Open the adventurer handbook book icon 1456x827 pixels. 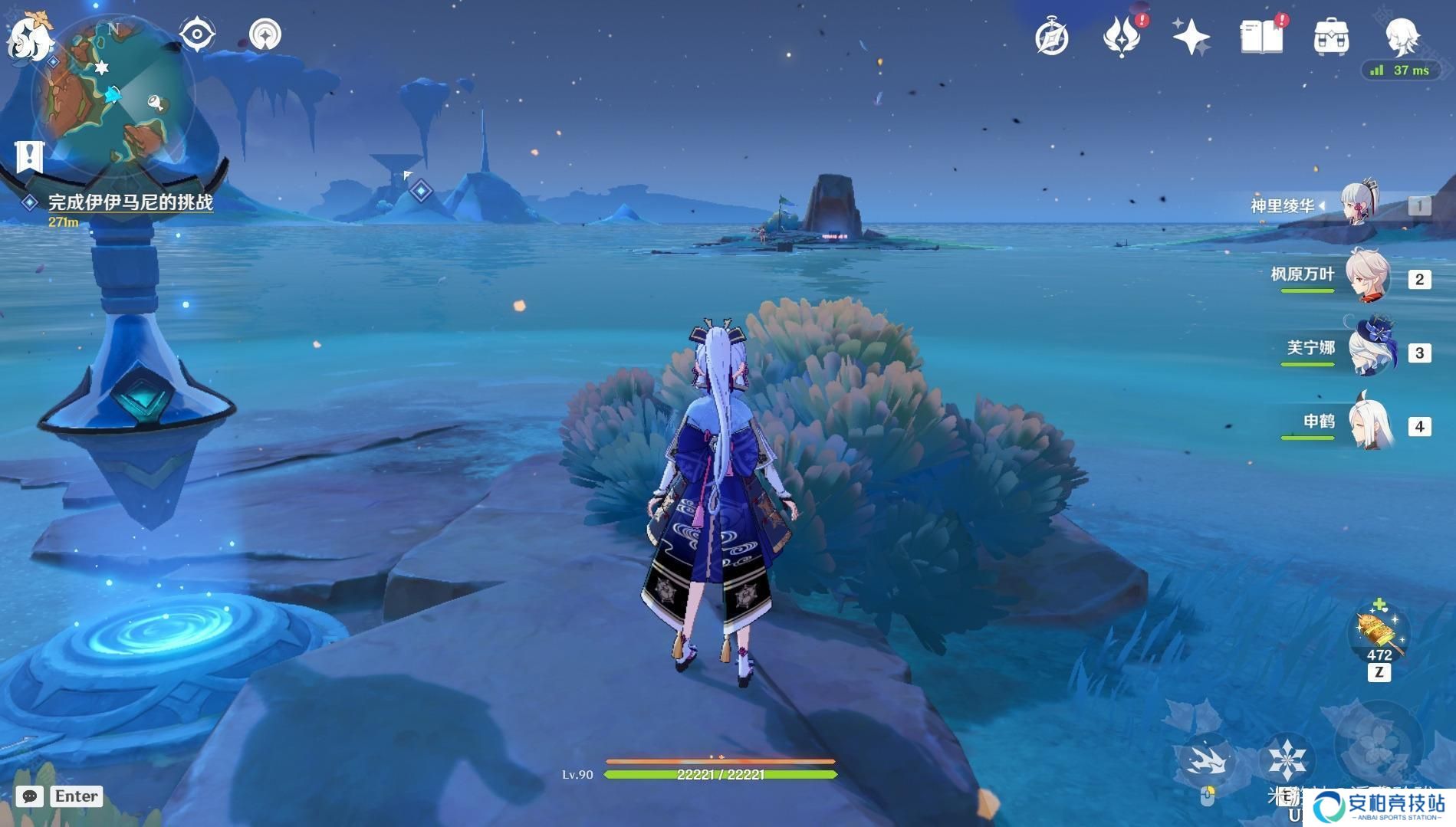click(x=1261, y=38)
